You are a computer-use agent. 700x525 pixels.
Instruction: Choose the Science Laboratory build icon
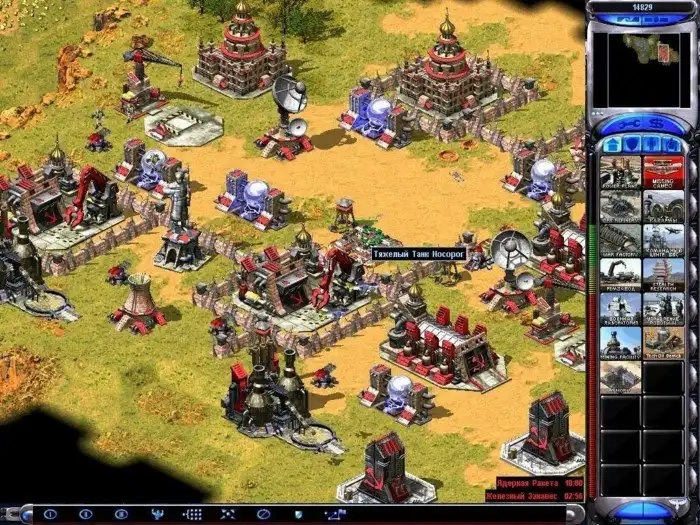click(x=620, y=308)
